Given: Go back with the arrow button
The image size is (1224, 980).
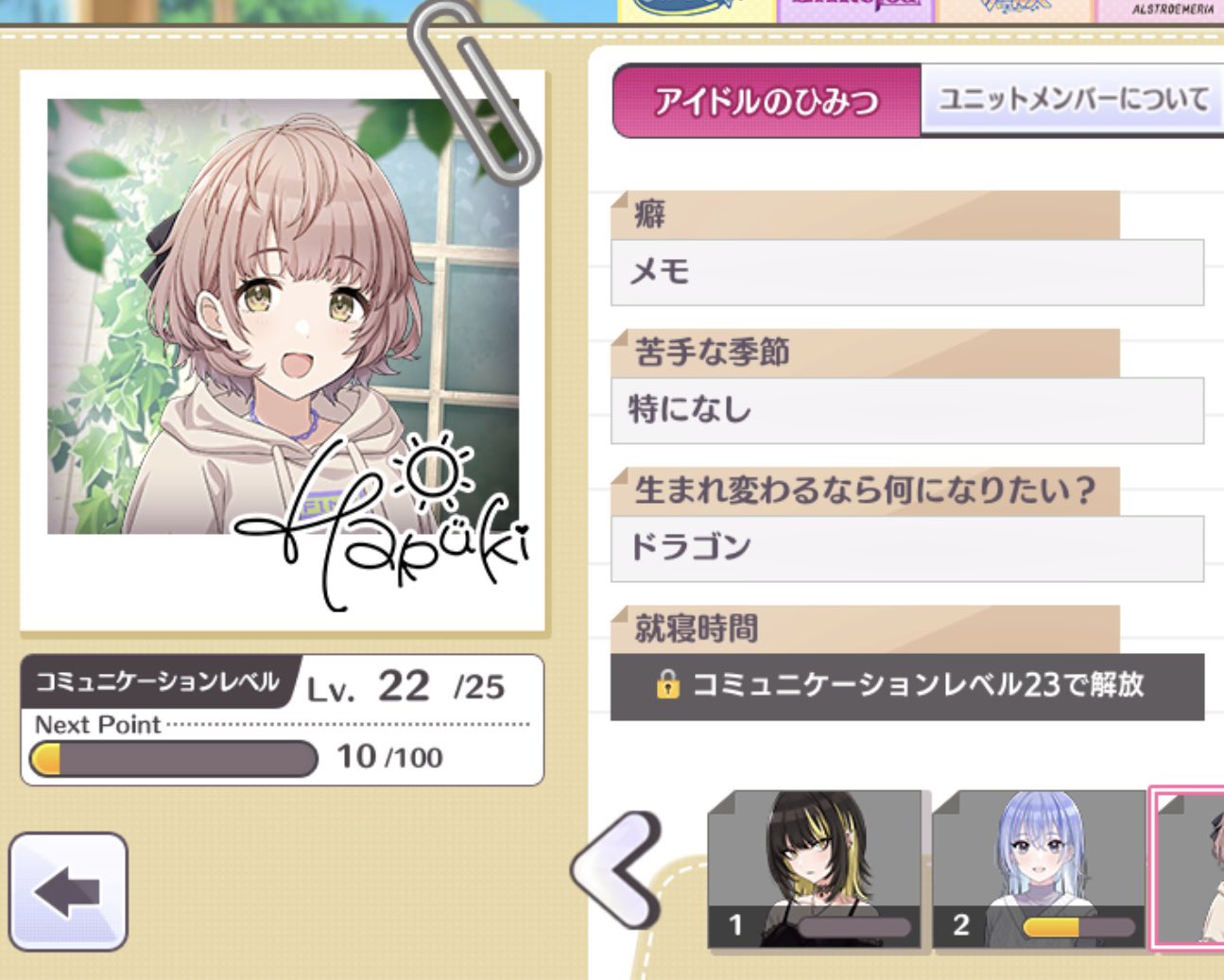Looking at the screenshot, I should [68, 890].
